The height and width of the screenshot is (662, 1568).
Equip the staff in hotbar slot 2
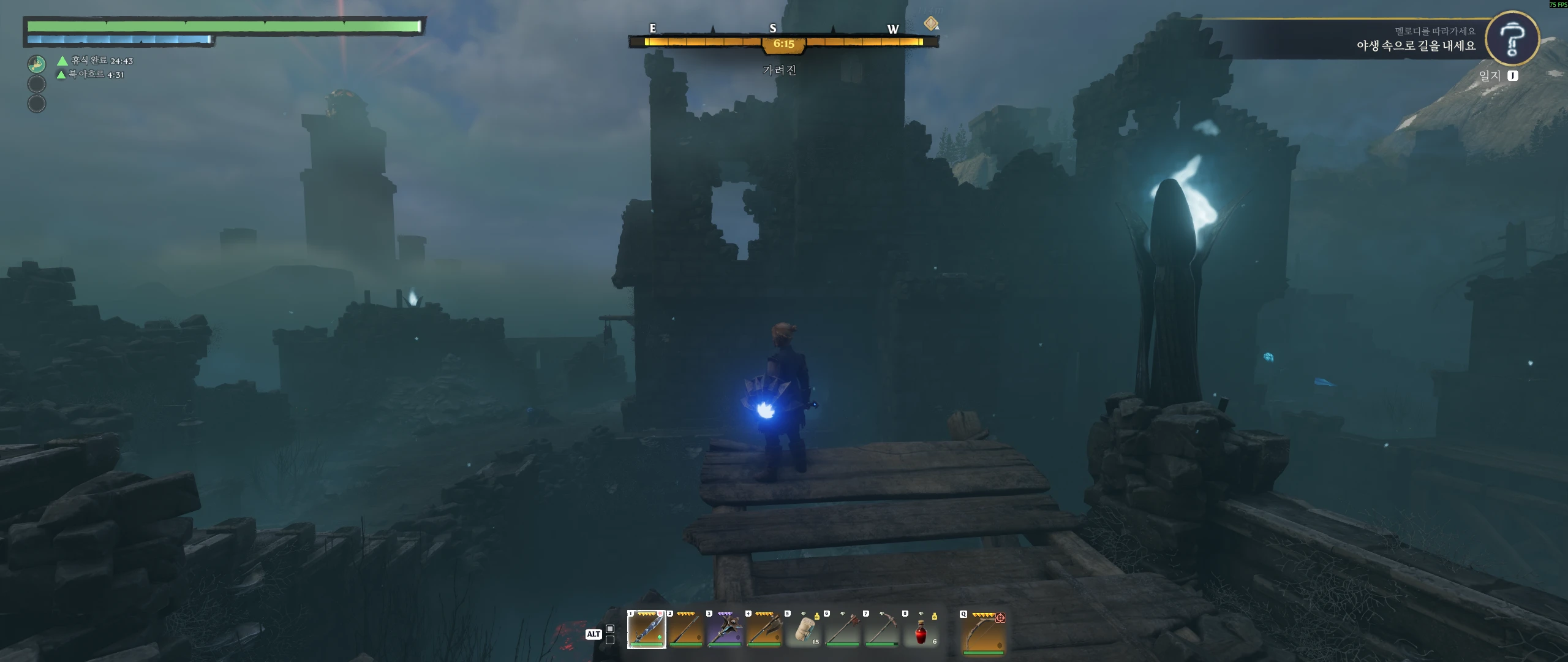pyautogui.click(x=685, y=630)
